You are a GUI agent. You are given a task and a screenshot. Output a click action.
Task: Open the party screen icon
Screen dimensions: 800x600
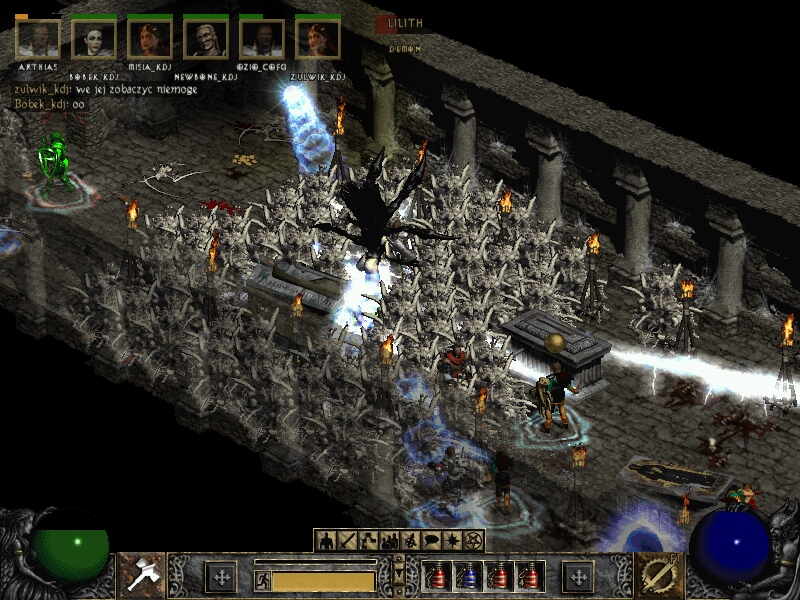tap(389, 541)
